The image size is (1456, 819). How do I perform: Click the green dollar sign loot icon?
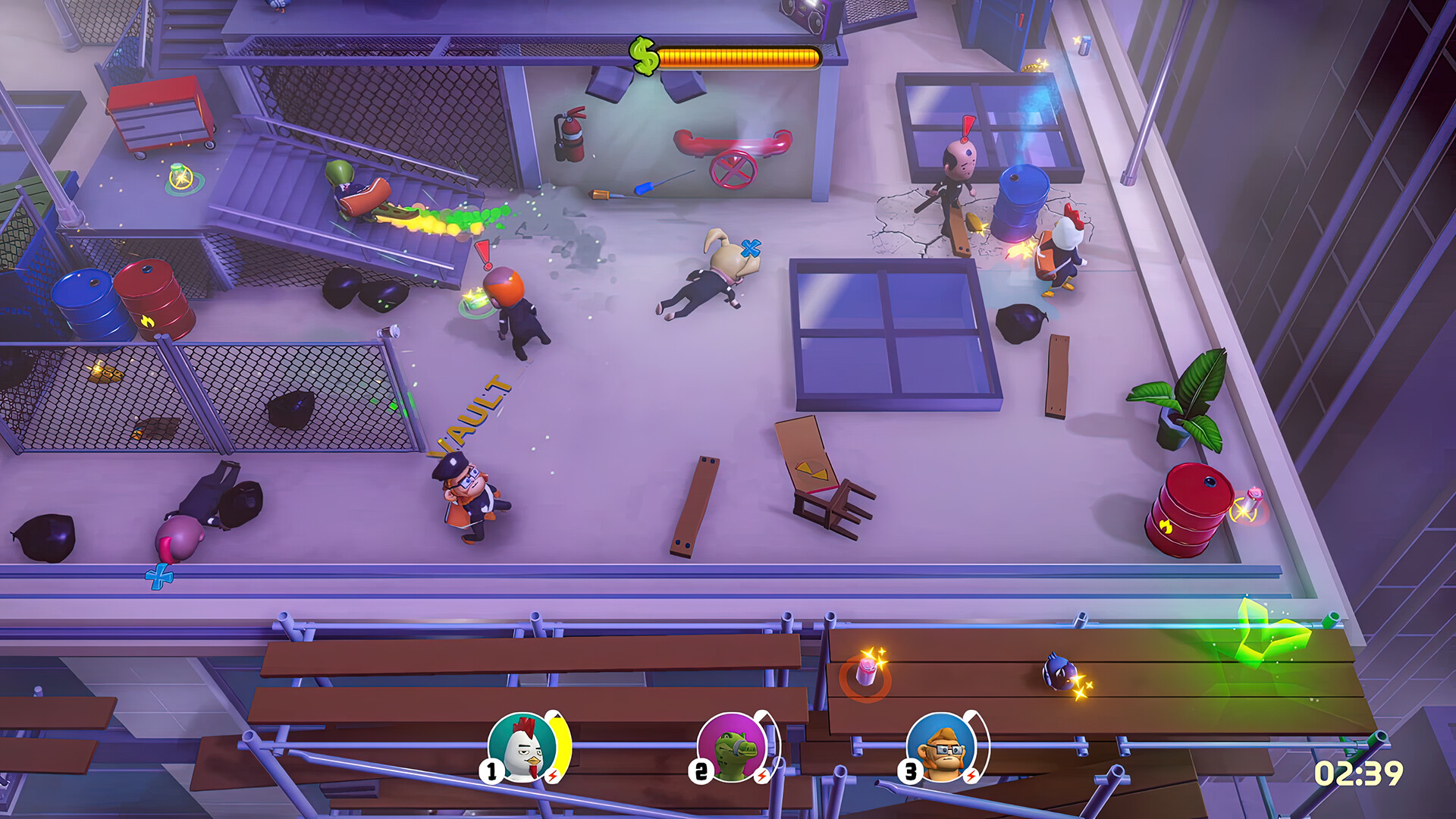click(x=644, y=56)
